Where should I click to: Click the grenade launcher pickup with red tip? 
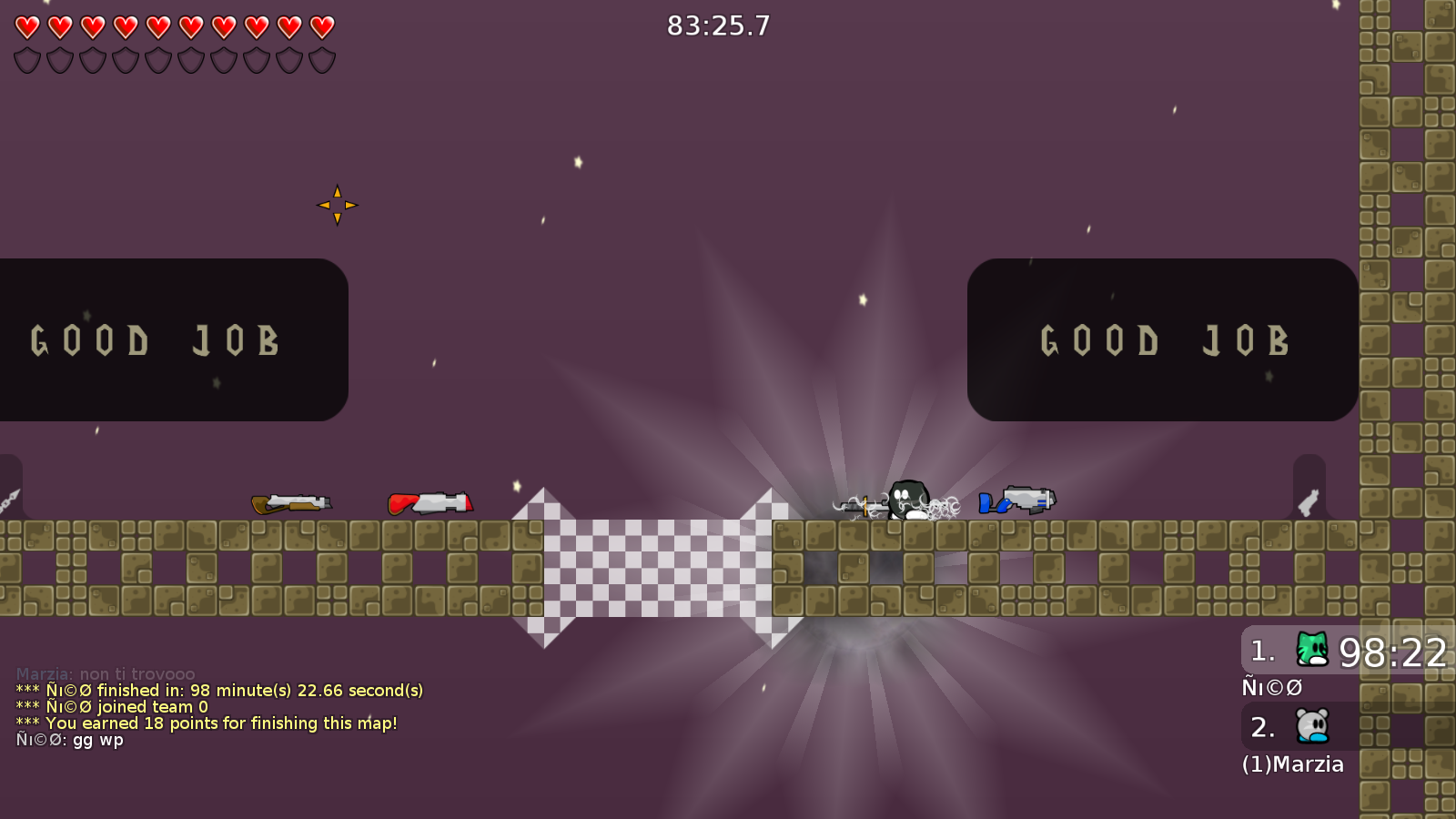click(432, 501)
